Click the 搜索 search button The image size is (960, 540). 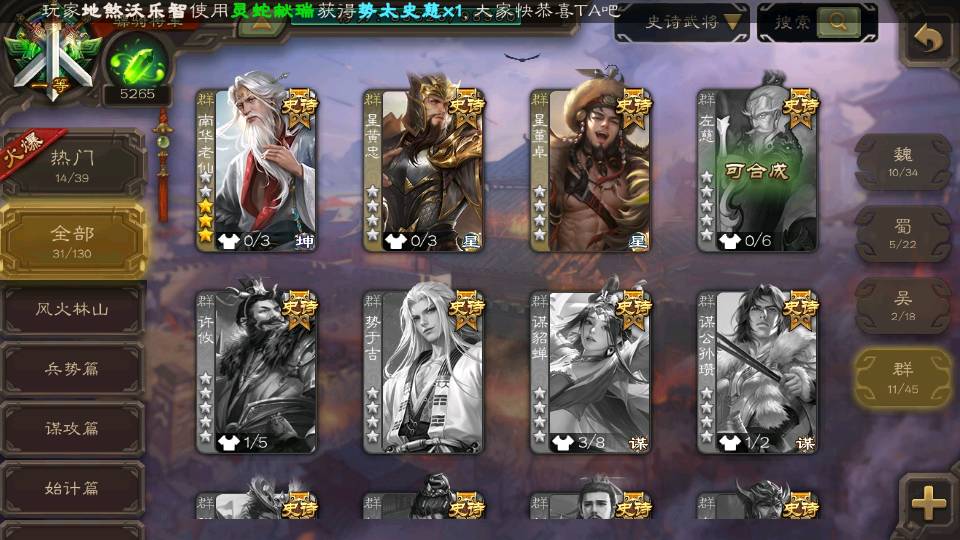[816, 22]
